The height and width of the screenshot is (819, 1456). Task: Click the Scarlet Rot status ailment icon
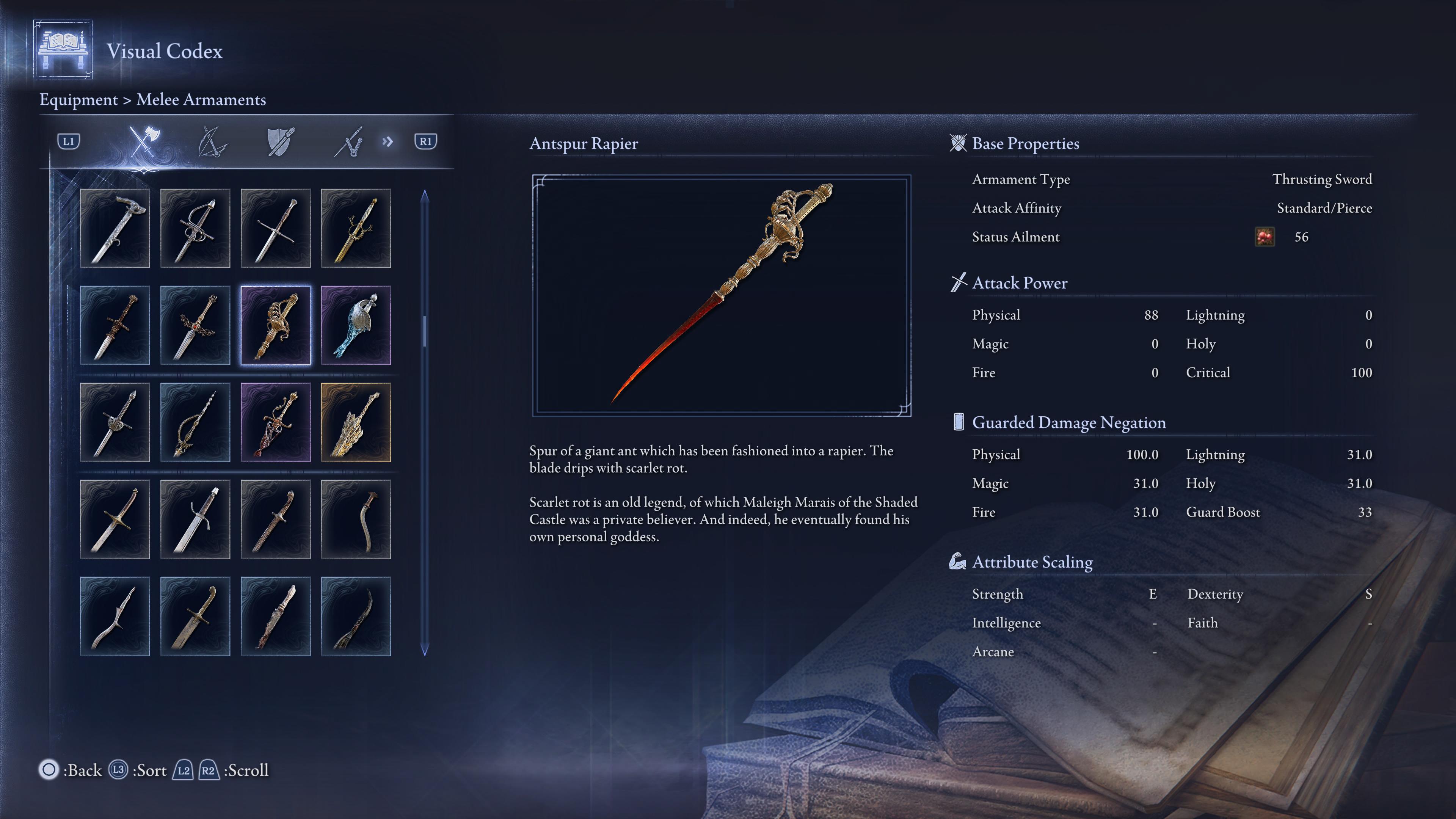1265,237
